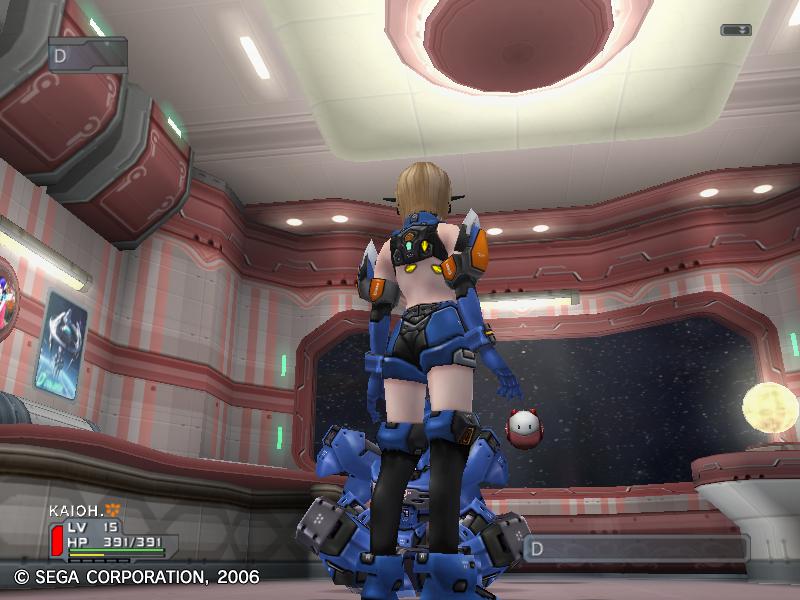Toggle the small arrow indicator at top right
Viewport: 800px width, 600px height.
(x=736, y=30)
